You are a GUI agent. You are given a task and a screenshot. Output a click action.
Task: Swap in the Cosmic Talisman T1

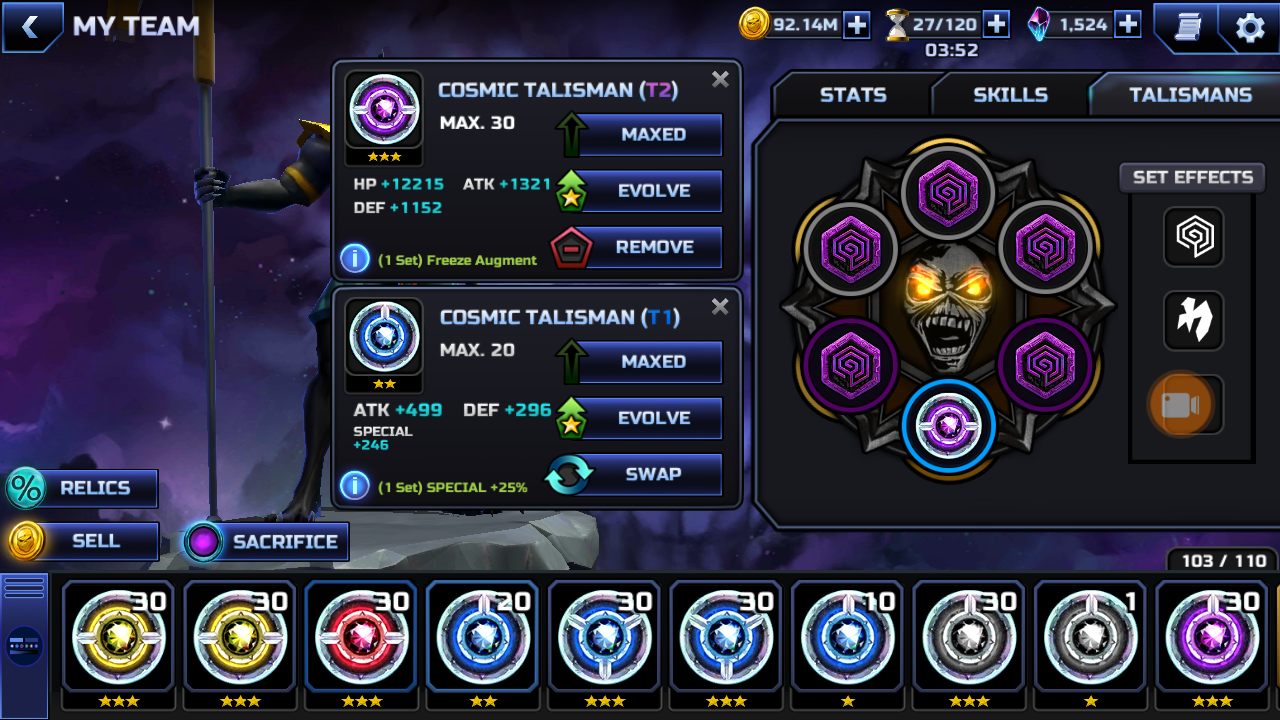(x=653, y=474)
